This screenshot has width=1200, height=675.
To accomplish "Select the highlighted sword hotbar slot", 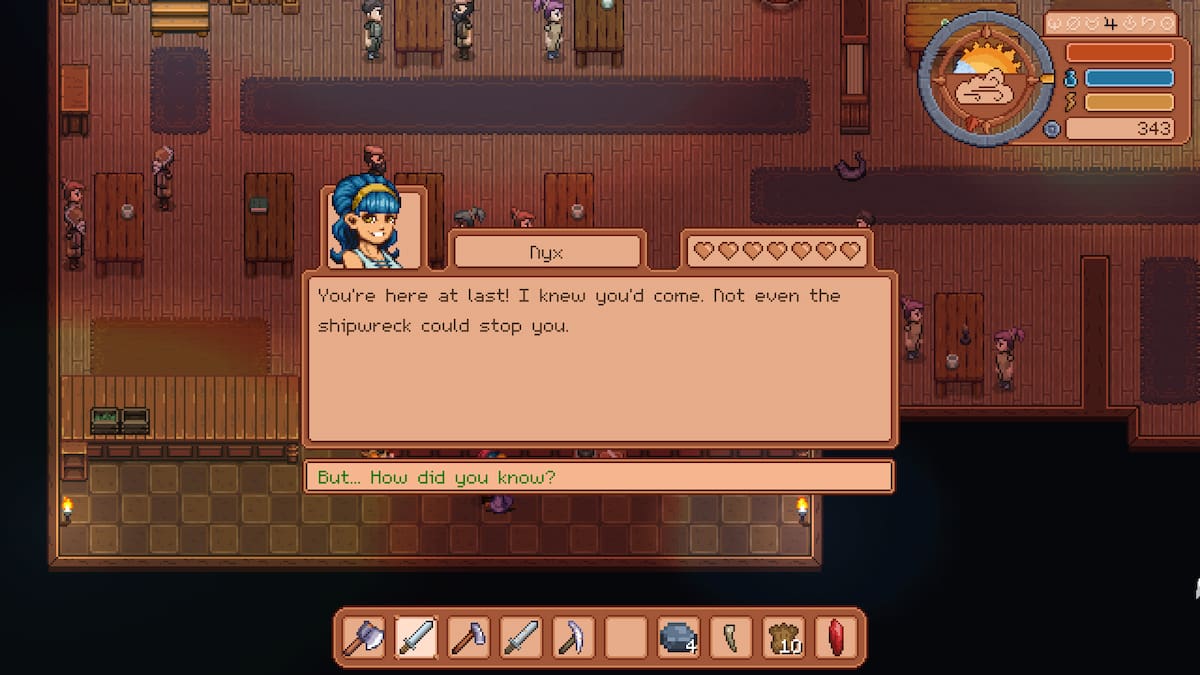I will [417, 637].
